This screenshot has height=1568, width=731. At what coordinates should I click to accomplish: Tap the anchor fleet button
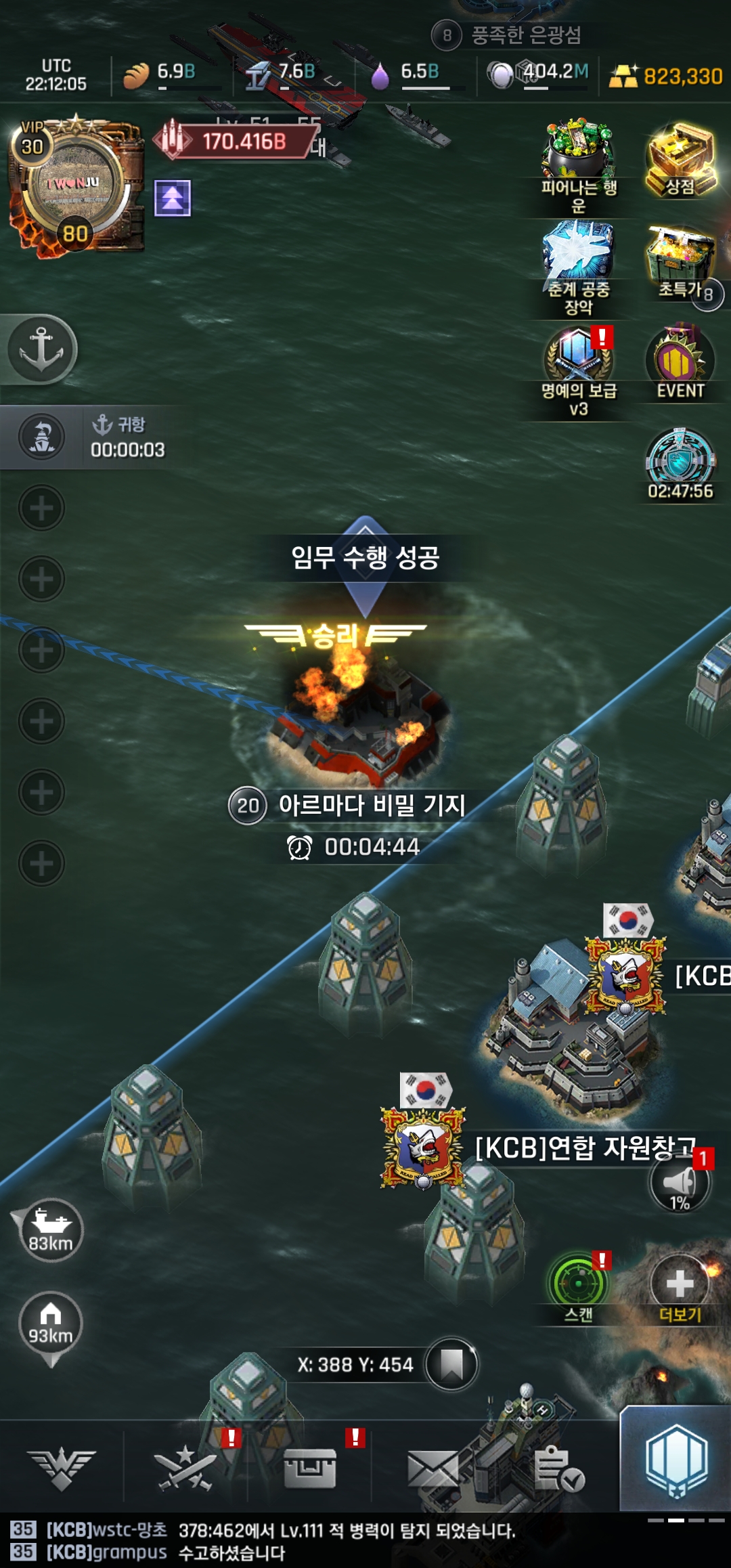[41, 349]
